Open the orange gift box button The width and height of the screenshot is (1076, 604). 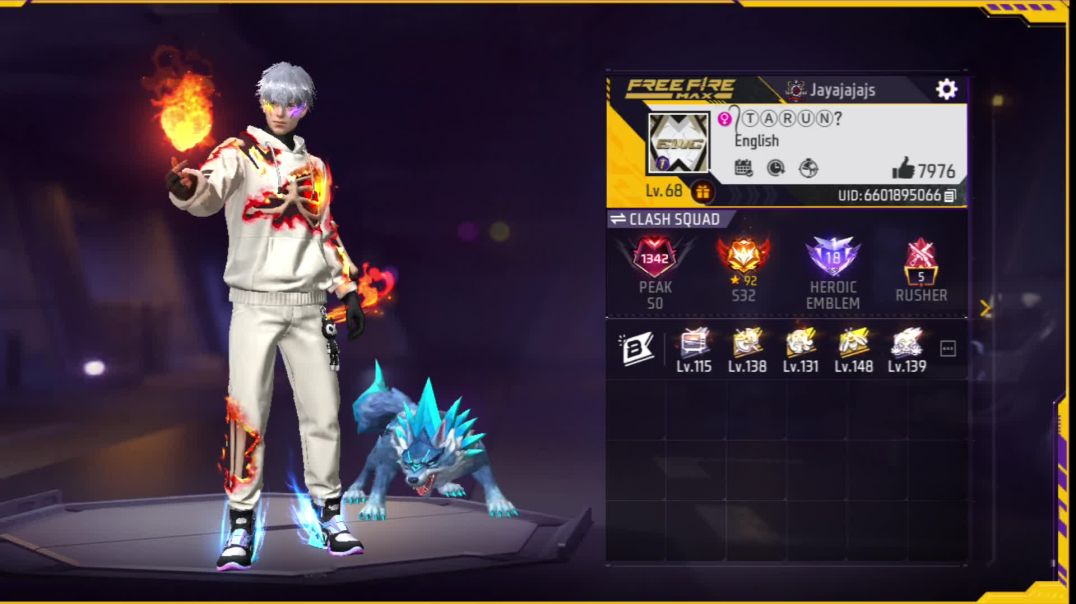pyautogui.click(x=703, y=192)
